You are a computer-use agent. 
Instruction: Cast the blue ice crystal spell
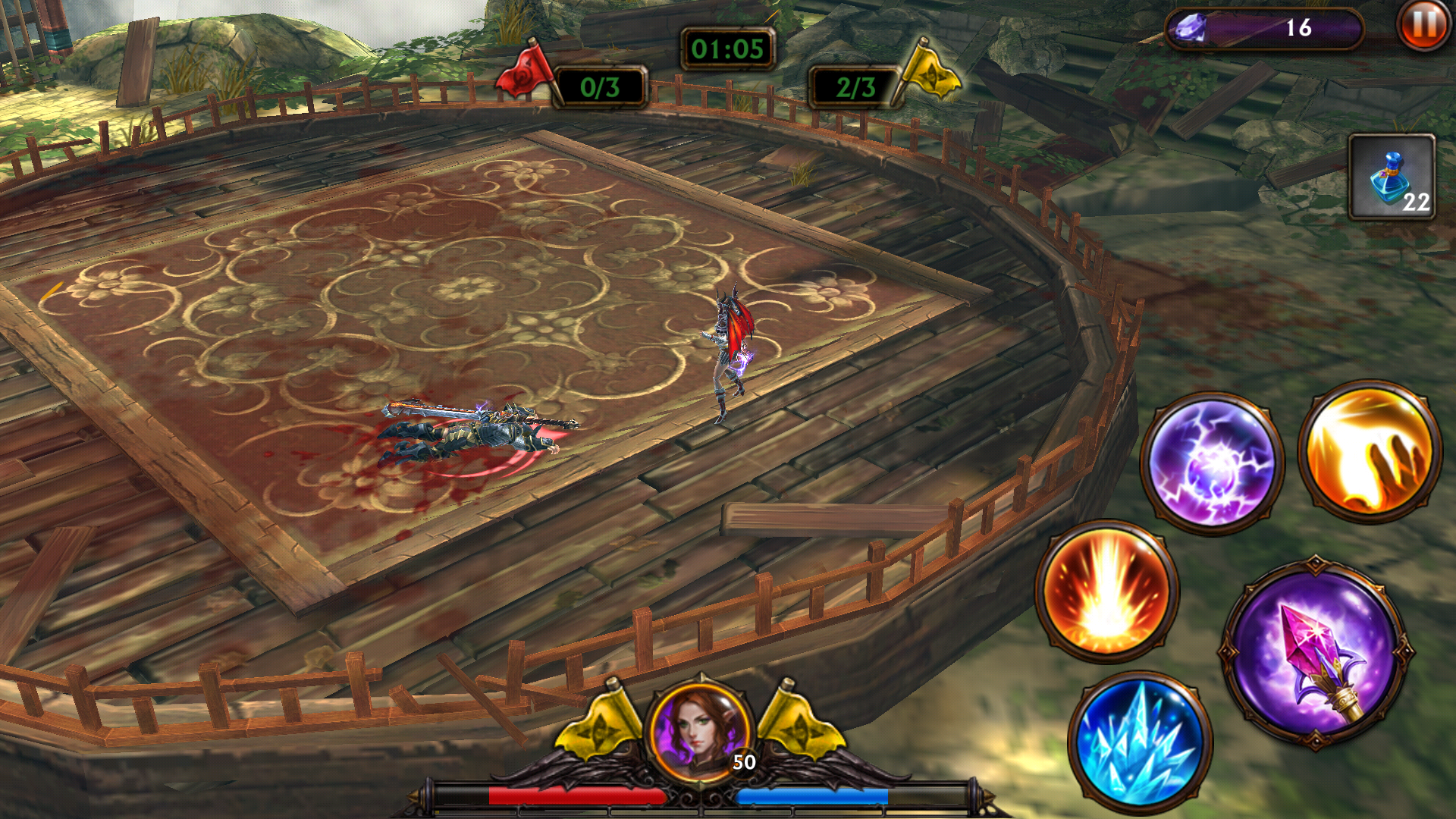click(1140, 742)
